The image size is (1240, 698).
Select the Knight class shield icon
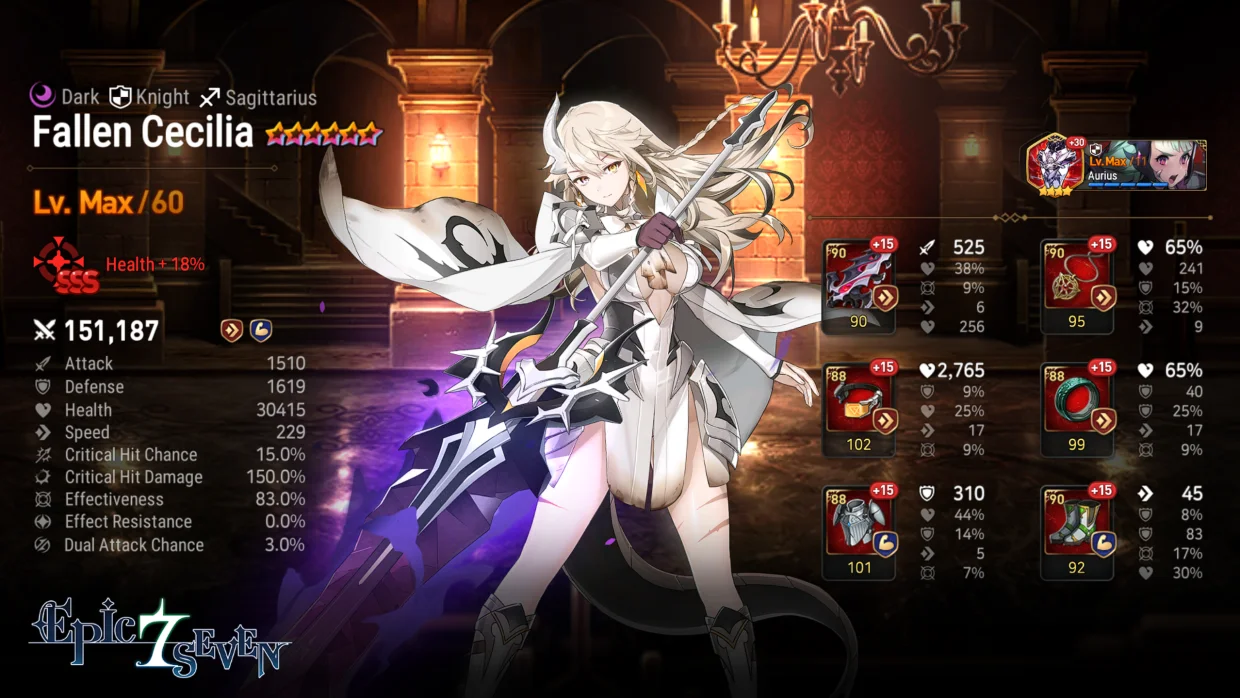click(120, 96)
